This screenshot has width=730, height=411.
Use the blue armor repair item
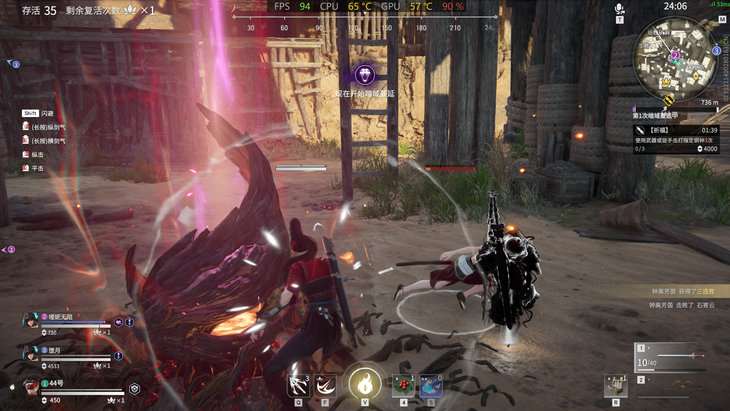(x=431, y=384)
